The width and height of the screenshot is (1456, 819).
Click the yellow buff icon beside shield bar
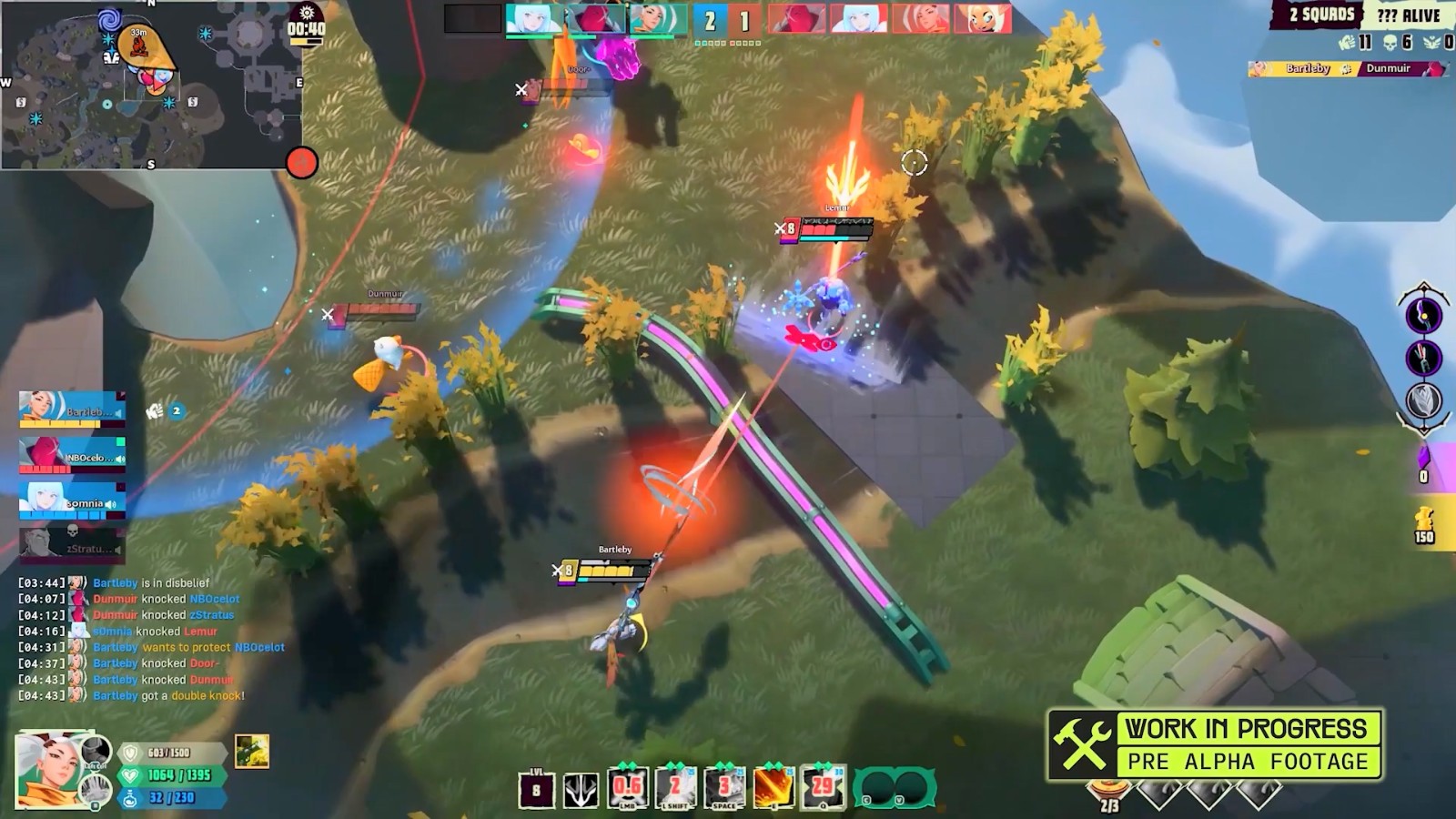pos(251,752)
